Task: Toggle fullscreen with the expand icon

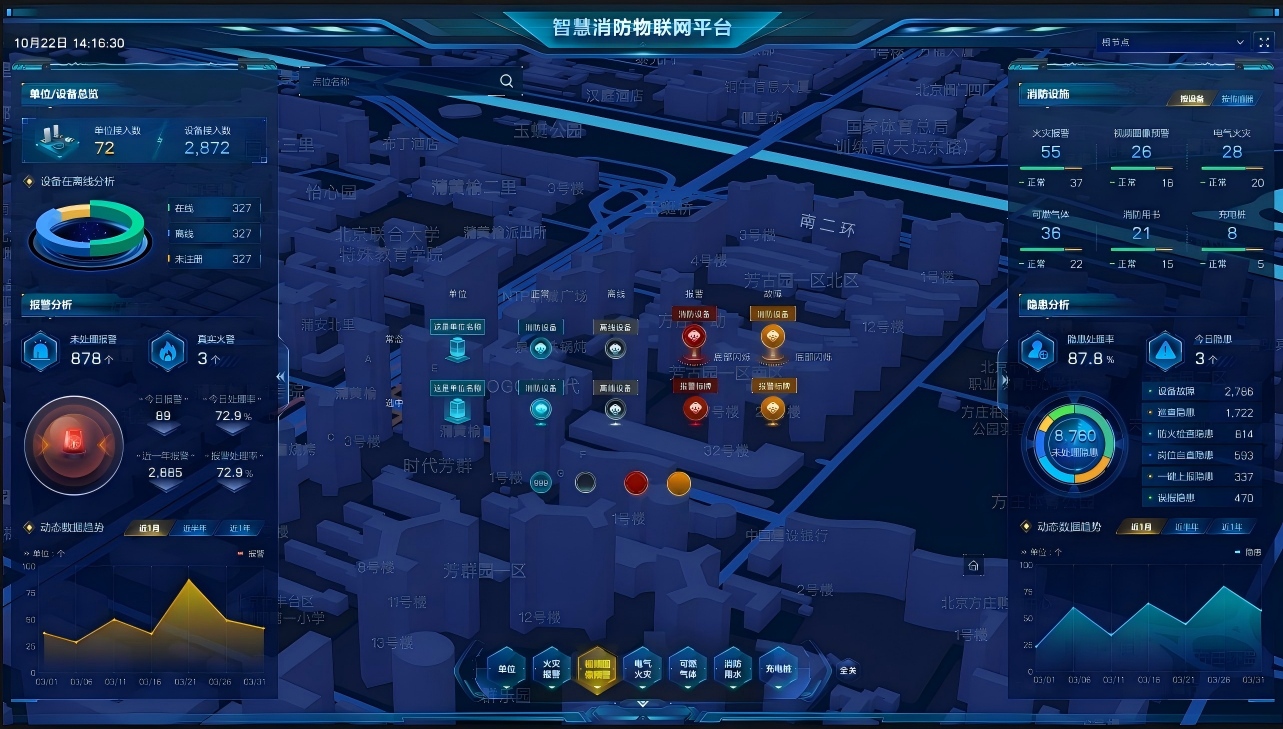Action: click(x=1264, y=42)
